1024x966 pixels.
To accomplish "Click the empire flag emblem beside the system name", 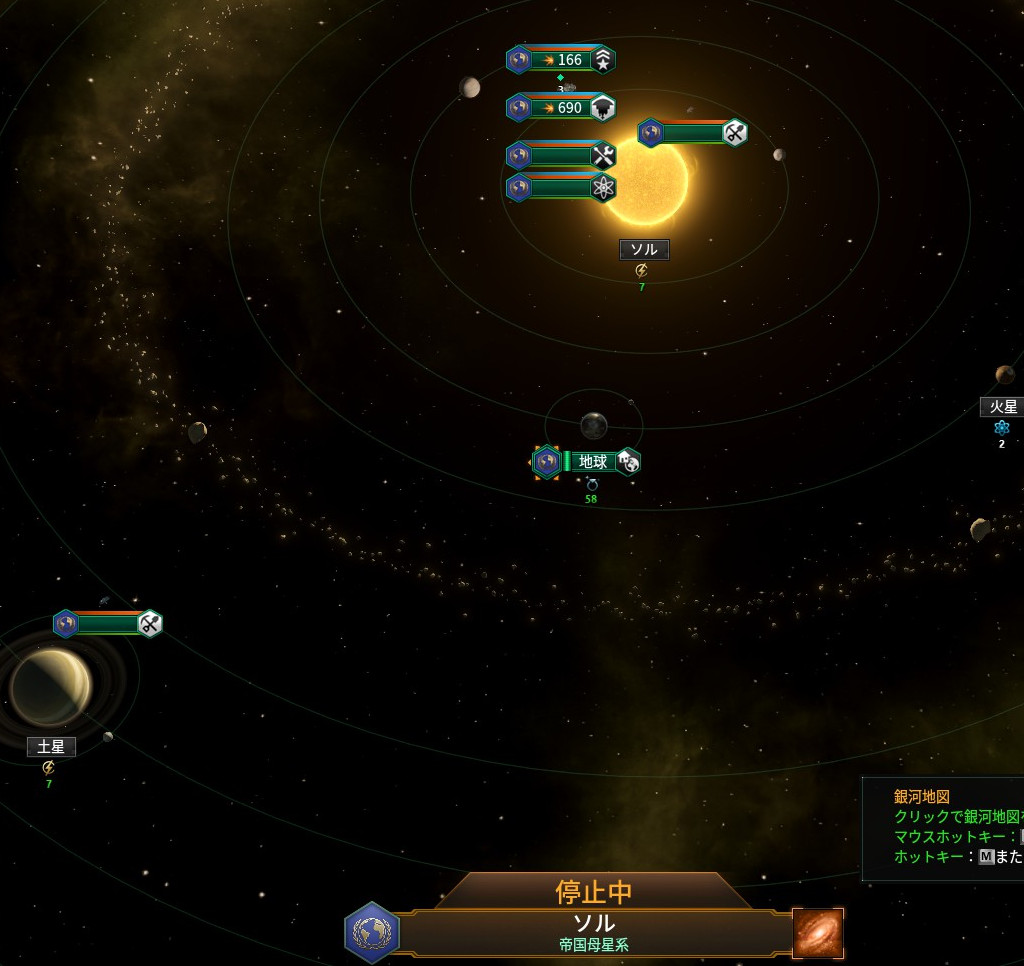I will (372, 933).
